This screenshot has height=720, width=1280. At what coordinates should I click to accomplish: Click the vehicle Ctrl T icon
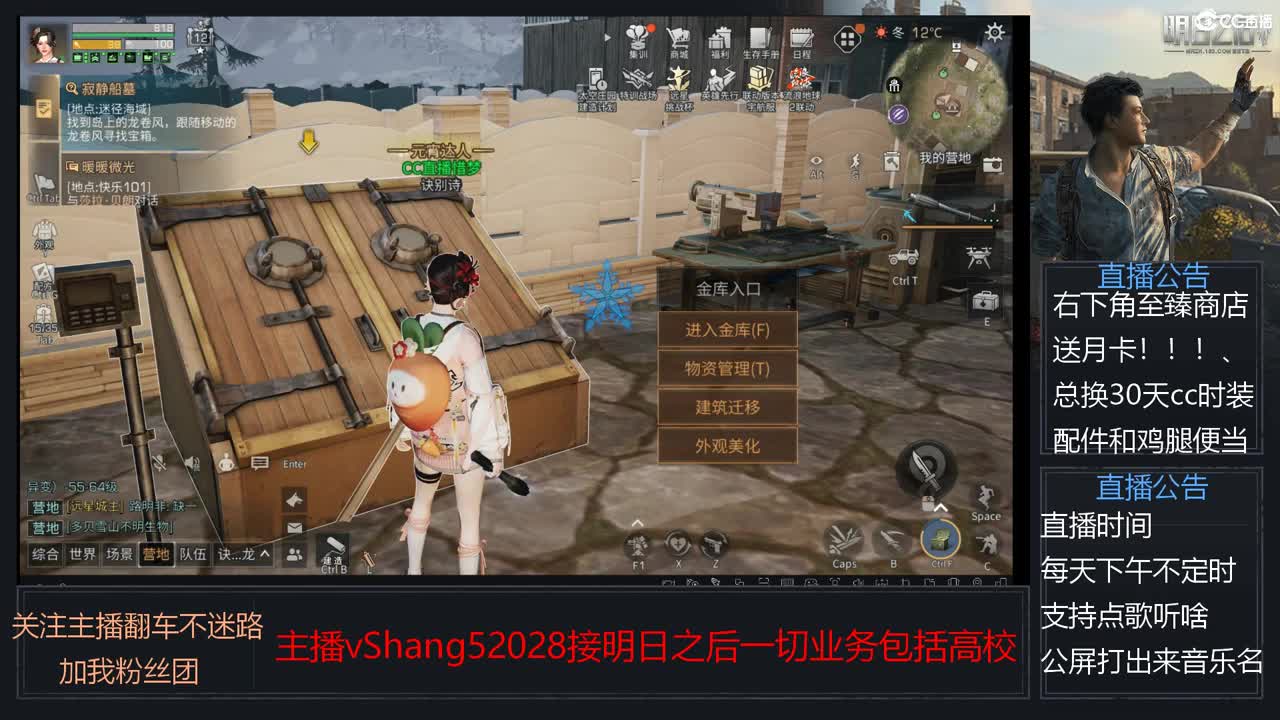[x=903, y=258]
